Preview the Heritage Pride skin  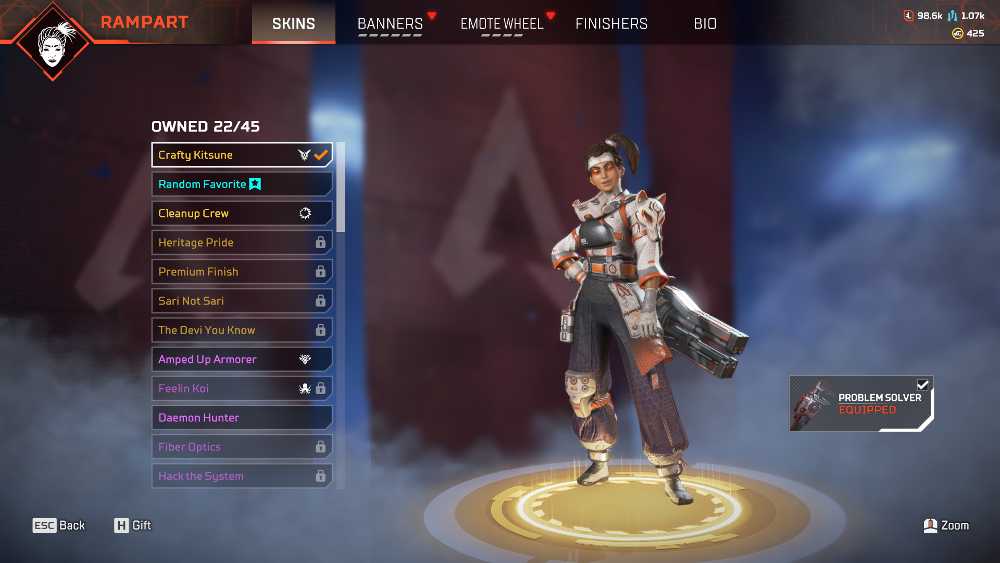click(x=242, y=242)
